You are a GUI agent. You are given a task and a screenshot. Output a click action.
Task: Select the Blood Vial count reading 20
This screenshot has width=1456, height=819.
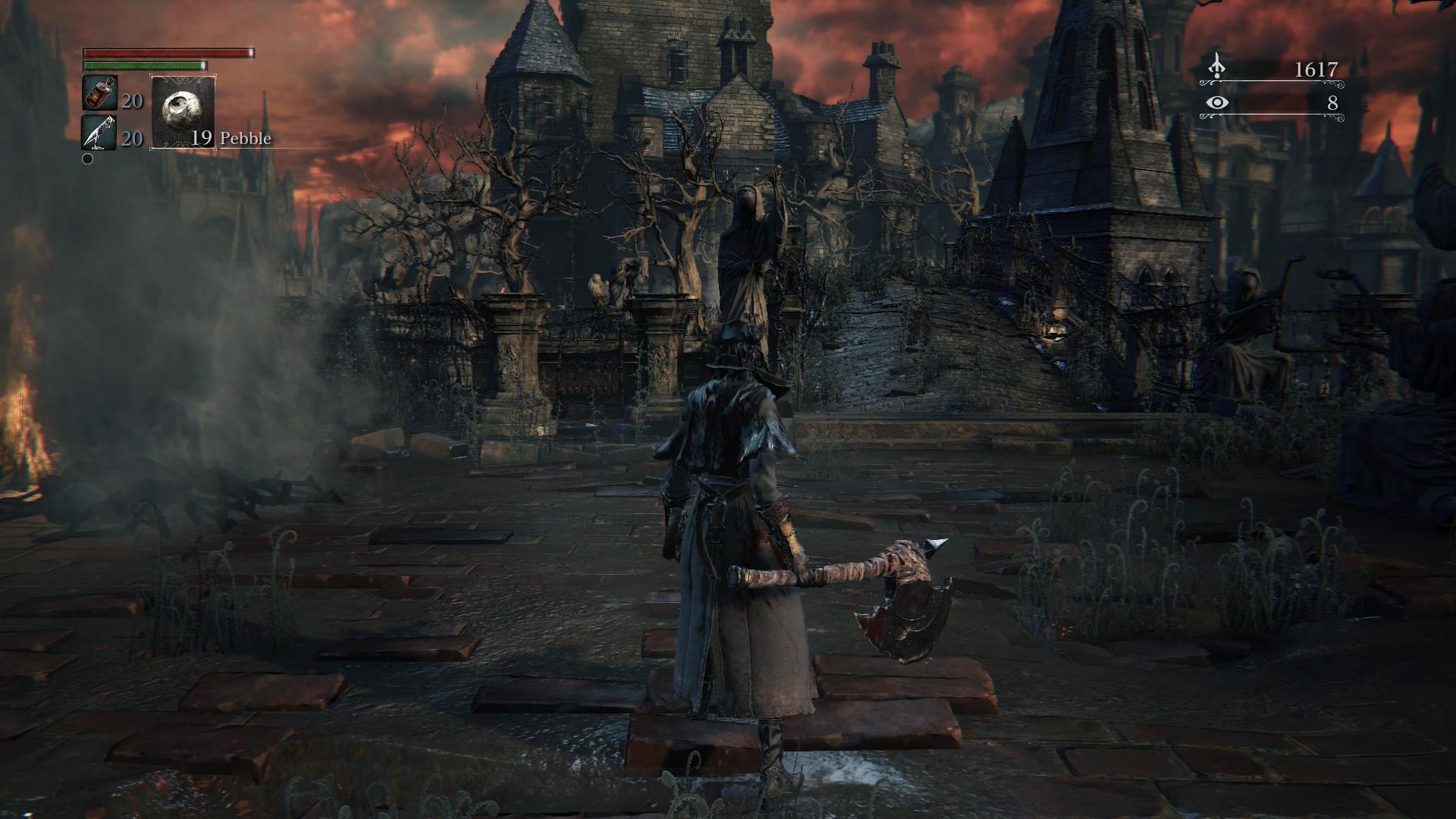(x=131, y=100)
